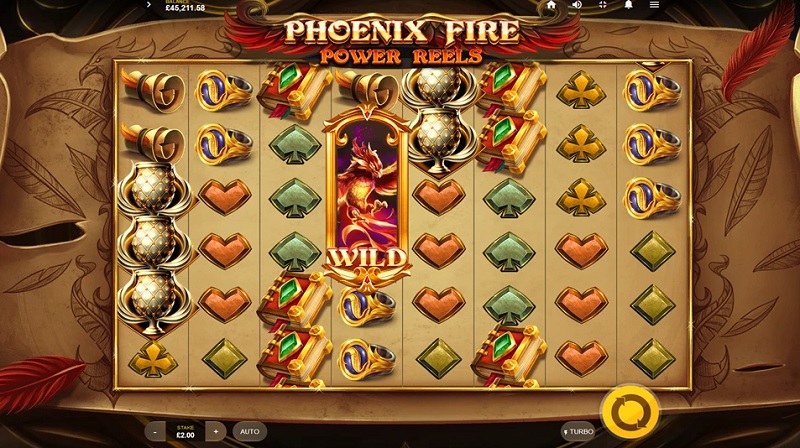Decrease the stake with the minus button
The width and height of the screenshot is (800, 448).
click(155, 431)
